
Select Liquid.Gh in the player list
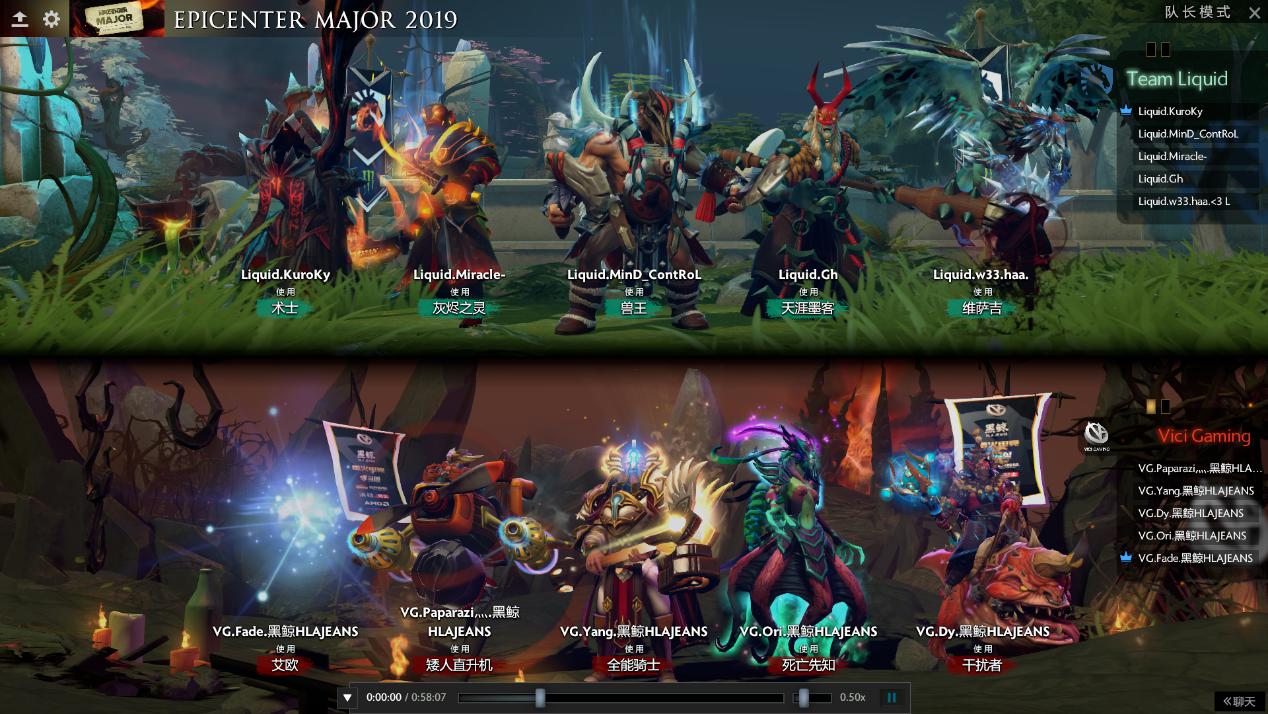point(1160,179)
